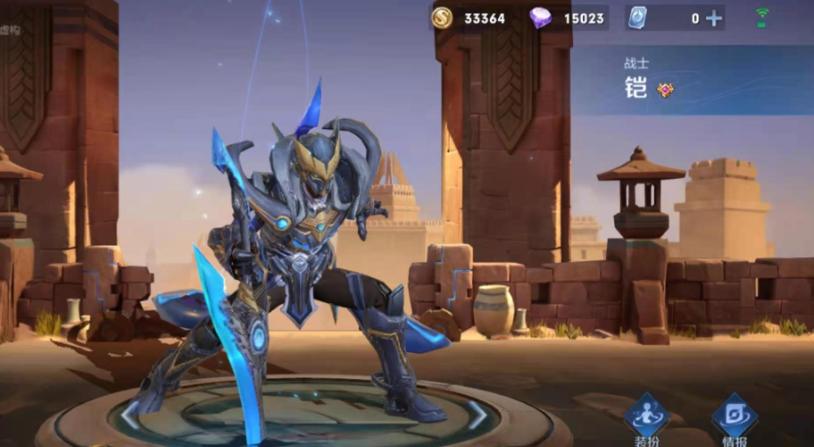814x447 pixels.
Task: Tap the green Wi-Fi signal indicator
Action: [x=764, y=17]
